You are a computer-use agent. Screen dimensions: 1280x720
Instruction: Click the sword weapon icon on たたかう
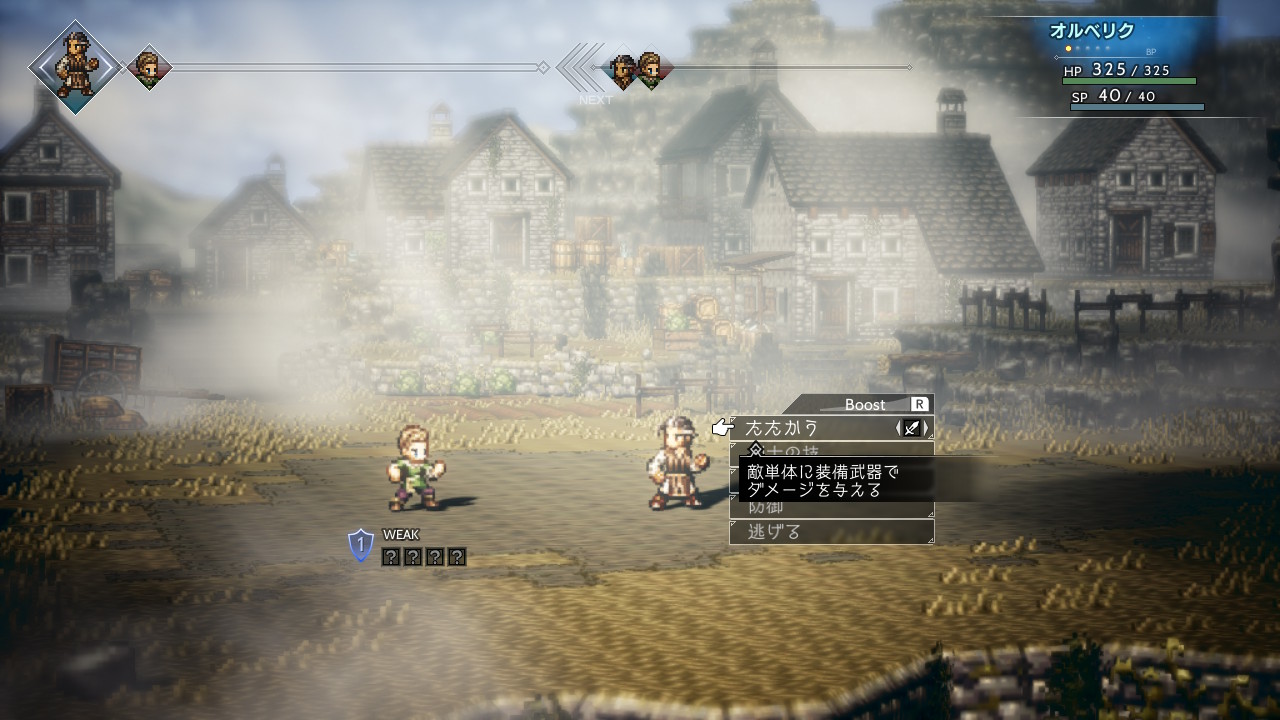[912, 428]
